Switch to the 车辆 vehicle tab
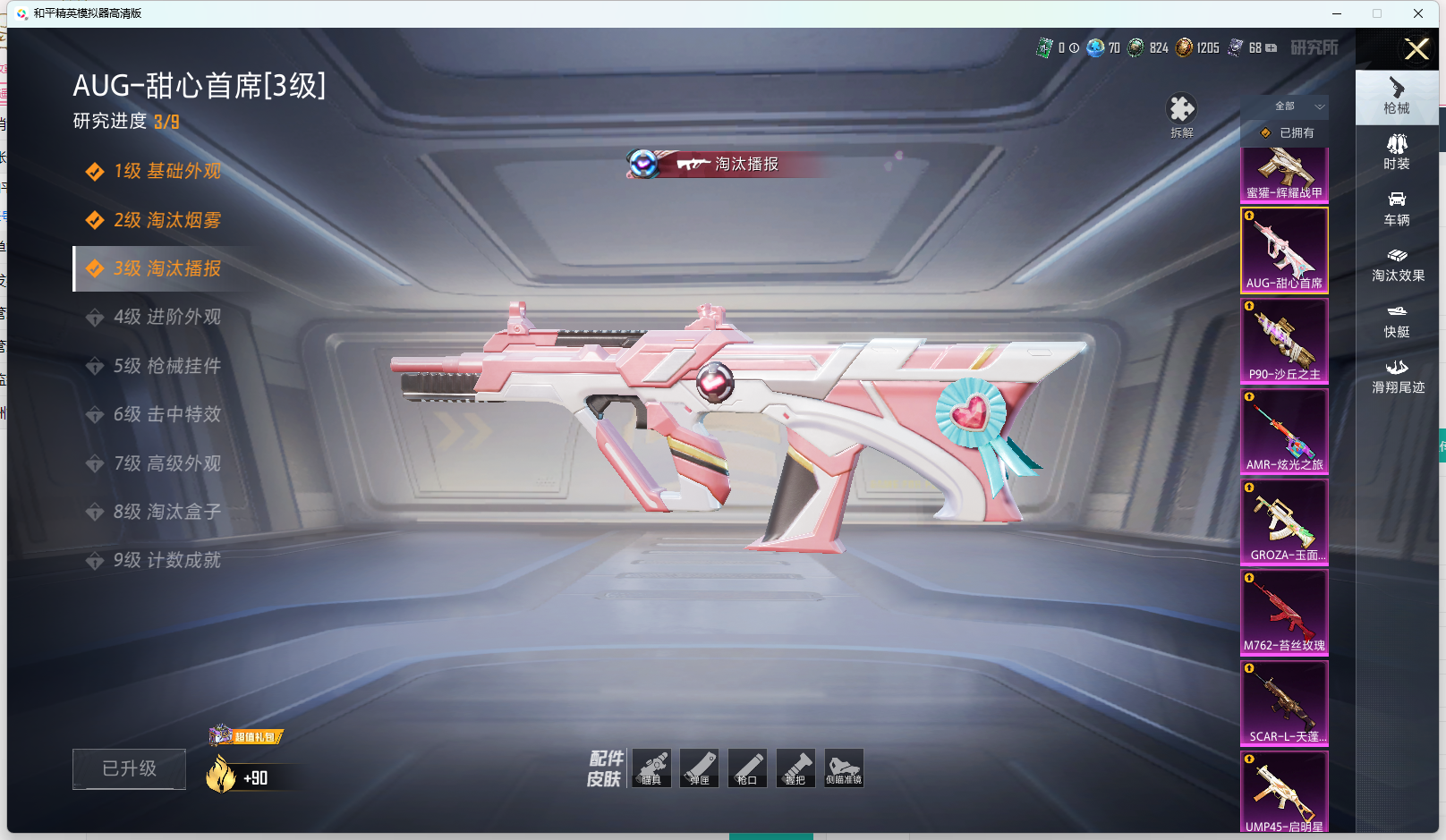 tap(1397, 208)
